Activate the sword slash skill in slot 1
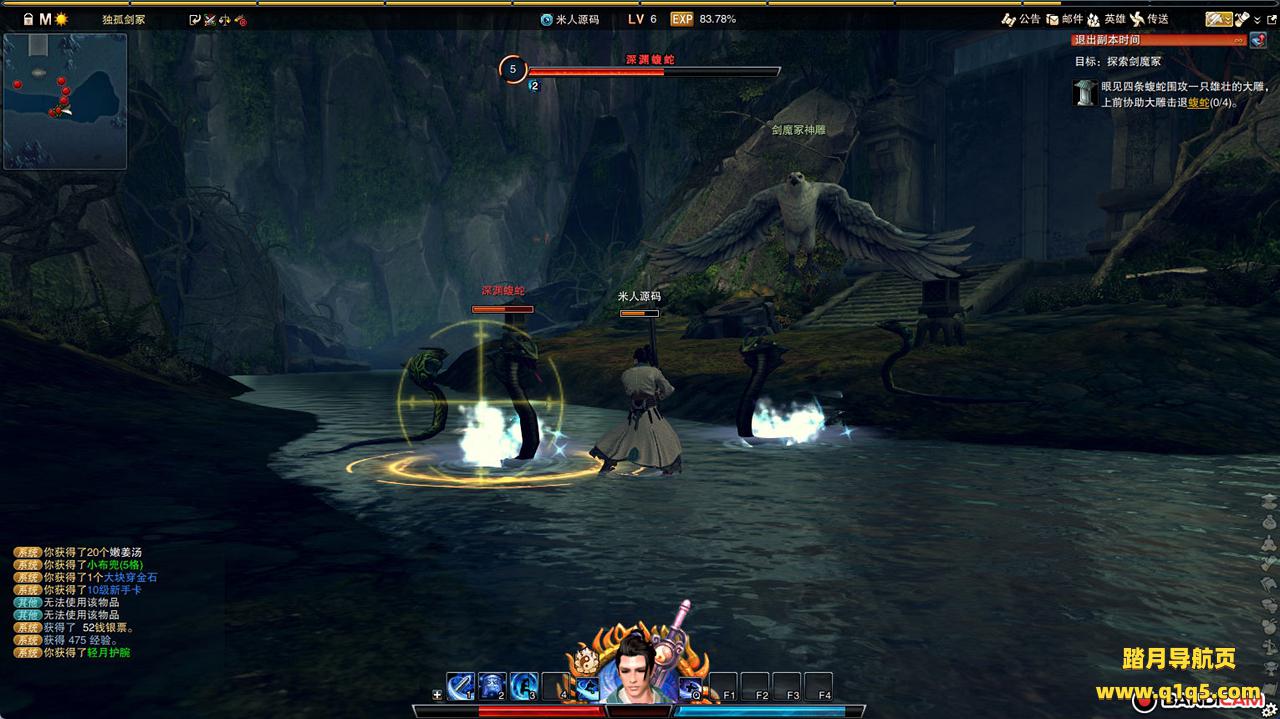This screenshot has width=1280, height=719. point(461,687)
